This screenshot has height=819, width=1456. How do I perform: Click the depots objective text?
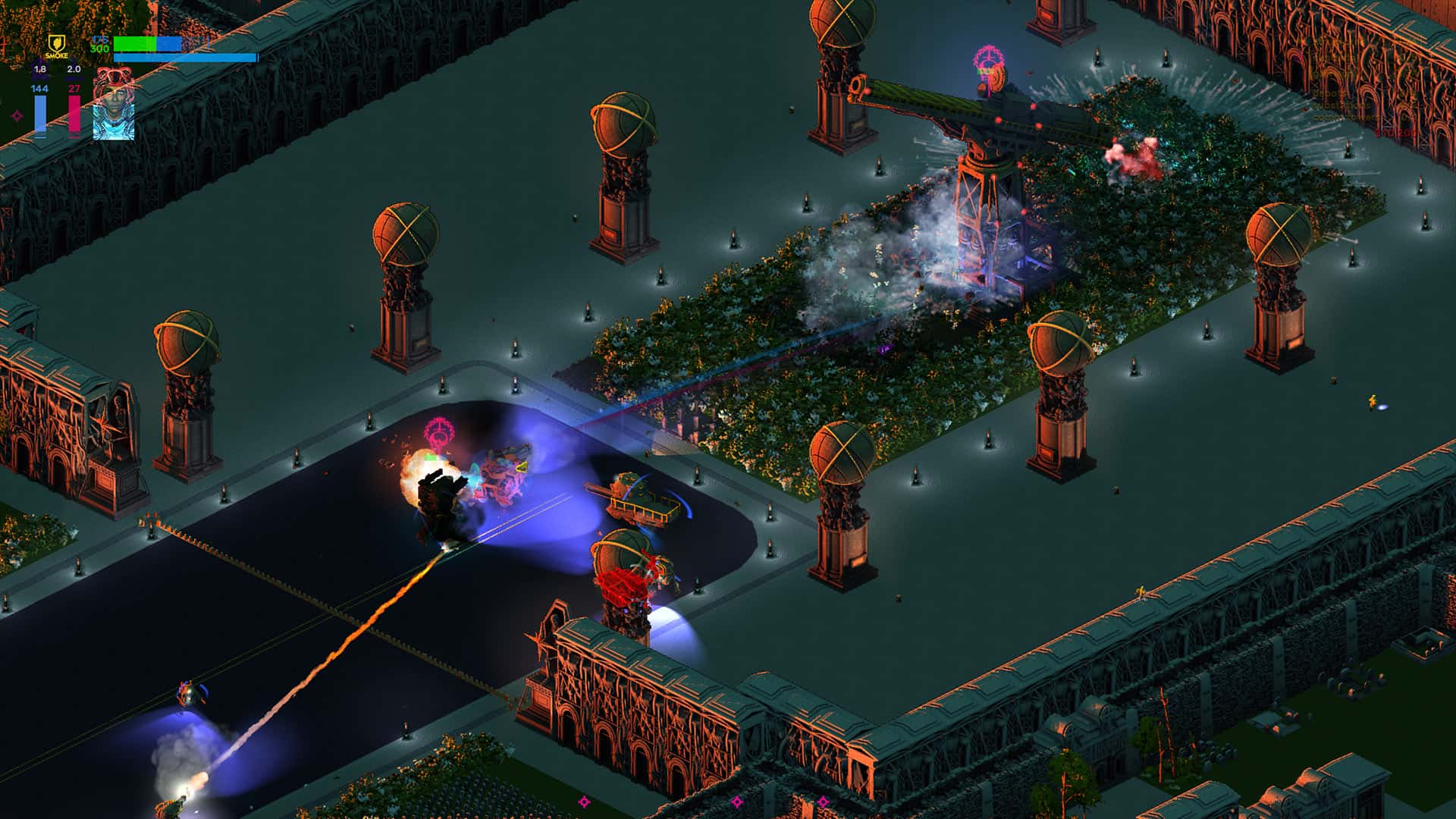click(1329, 94)
